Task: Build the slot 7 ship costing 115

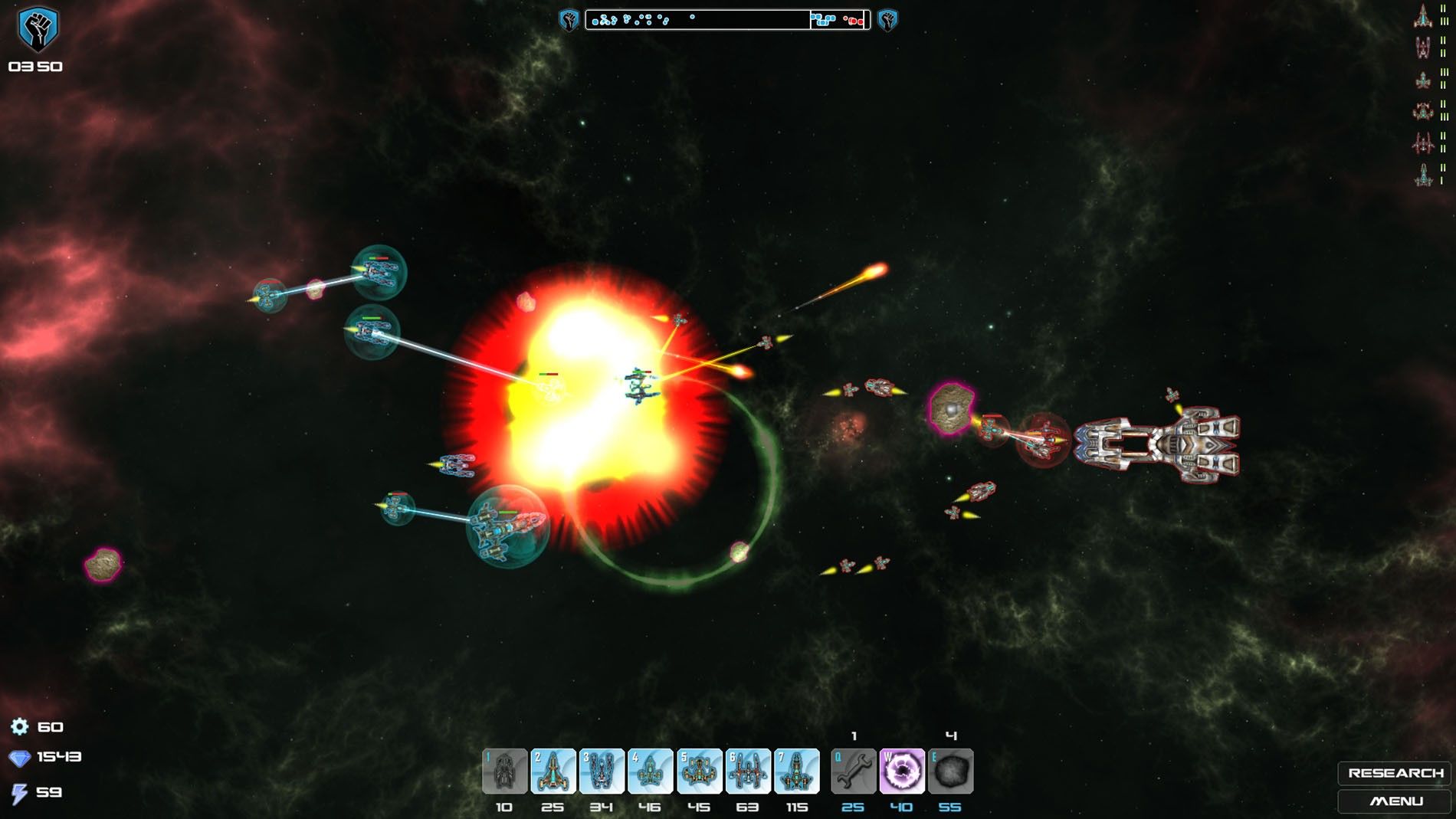Action: 796,771
